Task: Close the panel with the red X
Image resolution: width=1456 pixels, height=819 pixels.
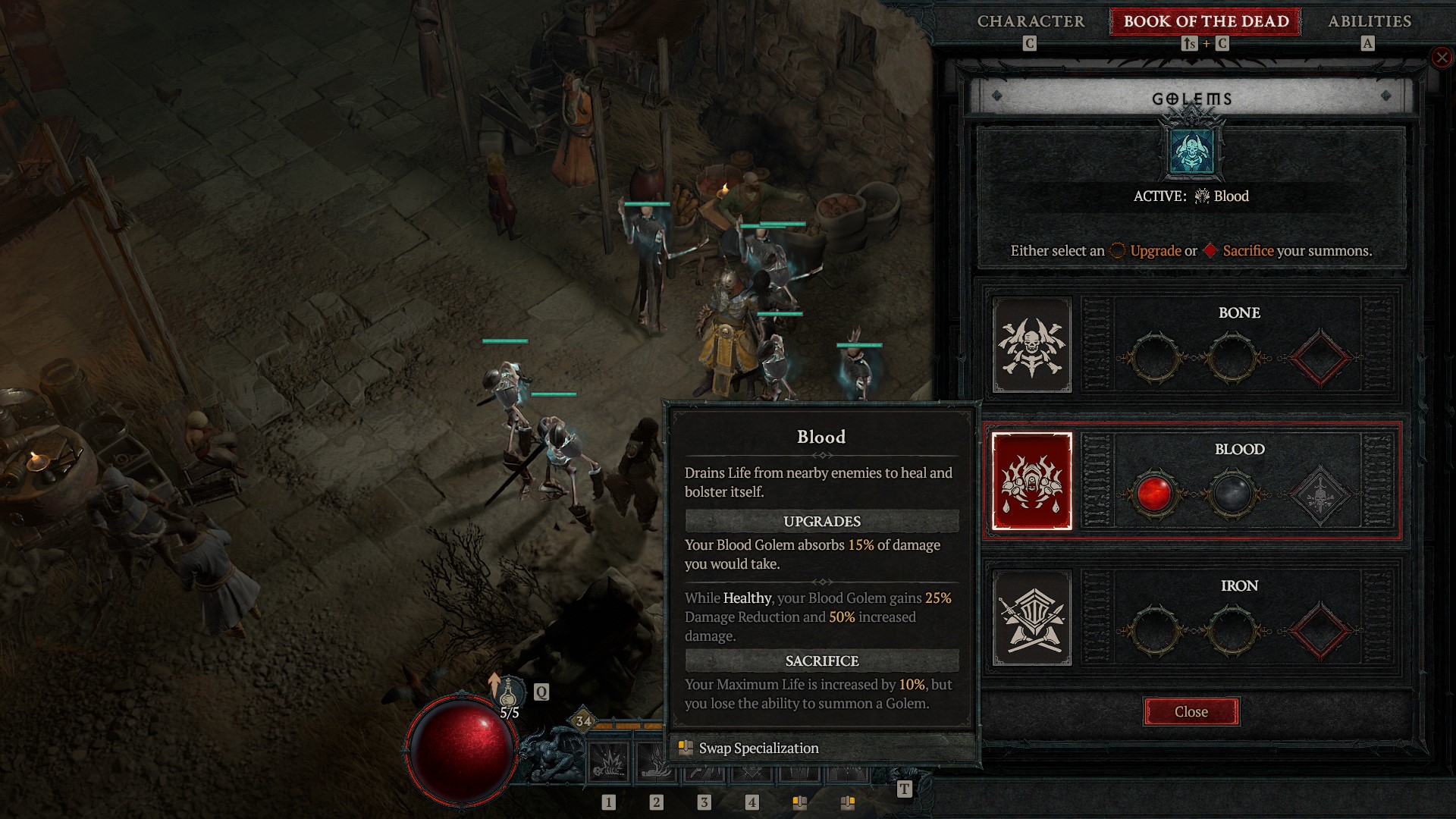Action: [1442, 58]
